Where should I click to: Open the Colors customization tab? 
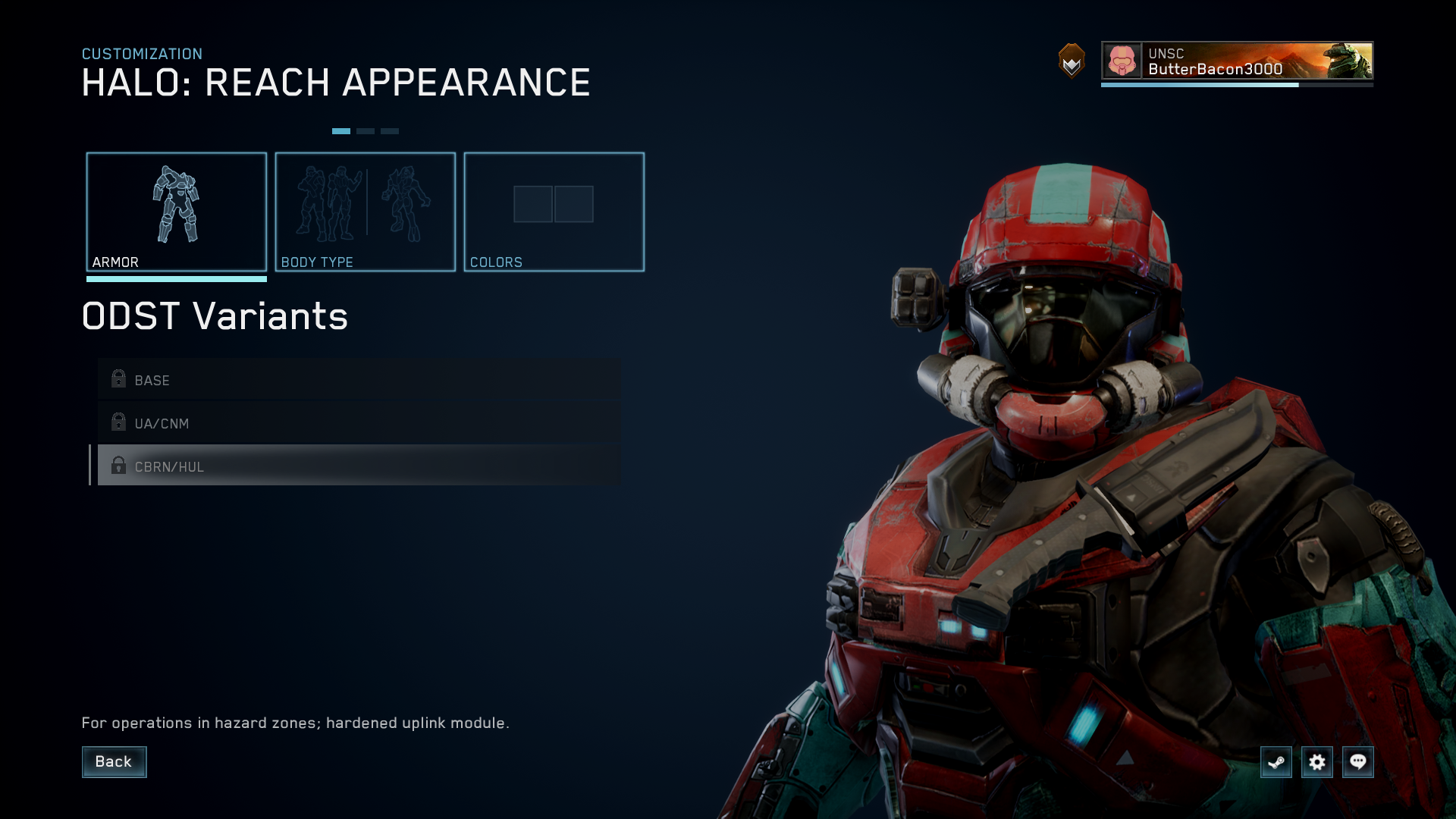[554, 212]
